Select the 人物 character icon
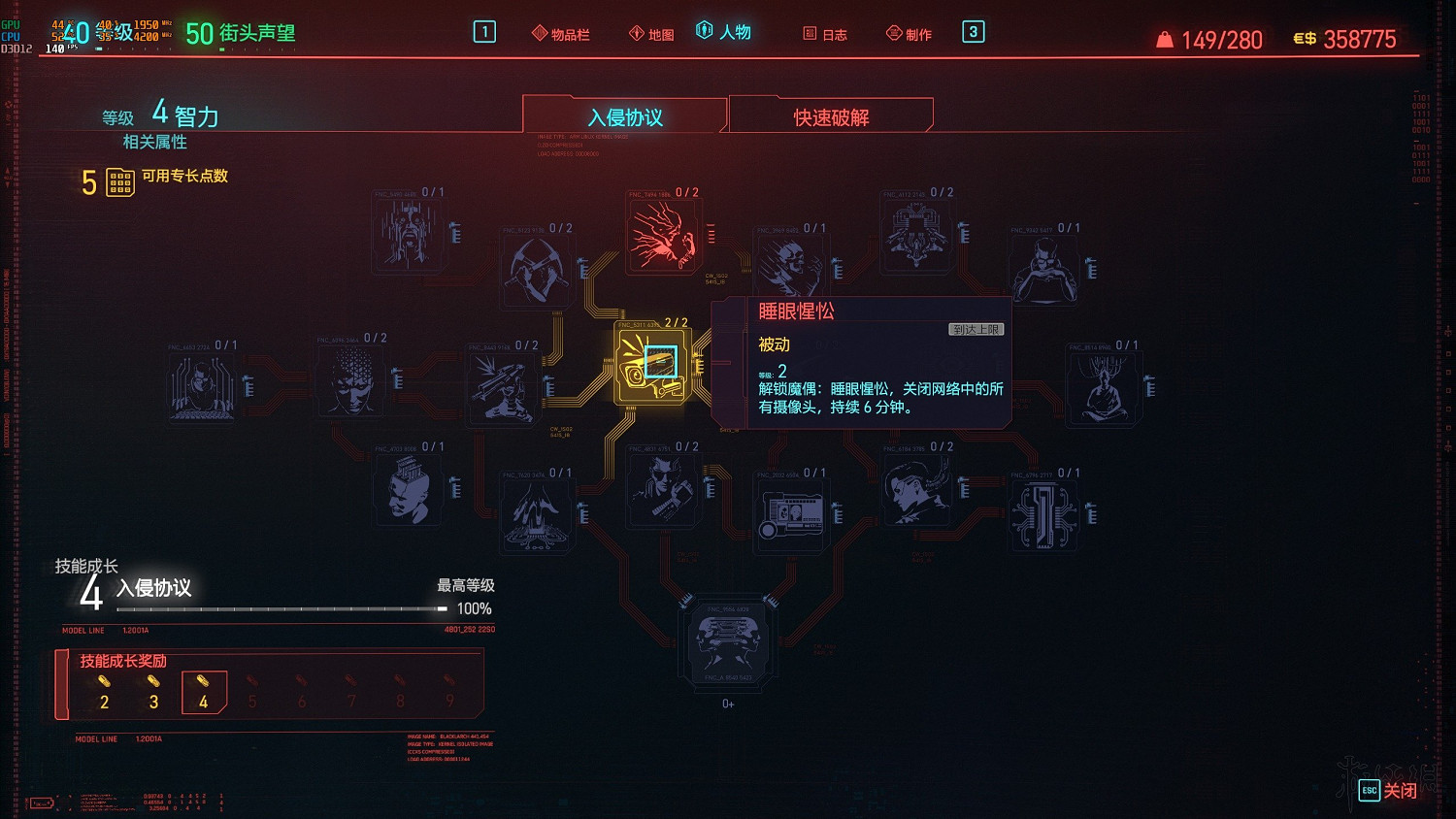 726,31
